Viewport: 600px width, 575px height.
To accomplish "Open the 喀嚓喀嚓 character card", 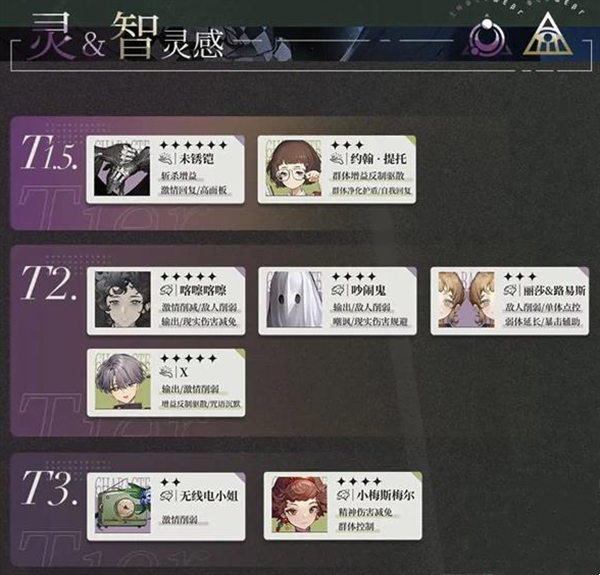I will click(164, 300).
